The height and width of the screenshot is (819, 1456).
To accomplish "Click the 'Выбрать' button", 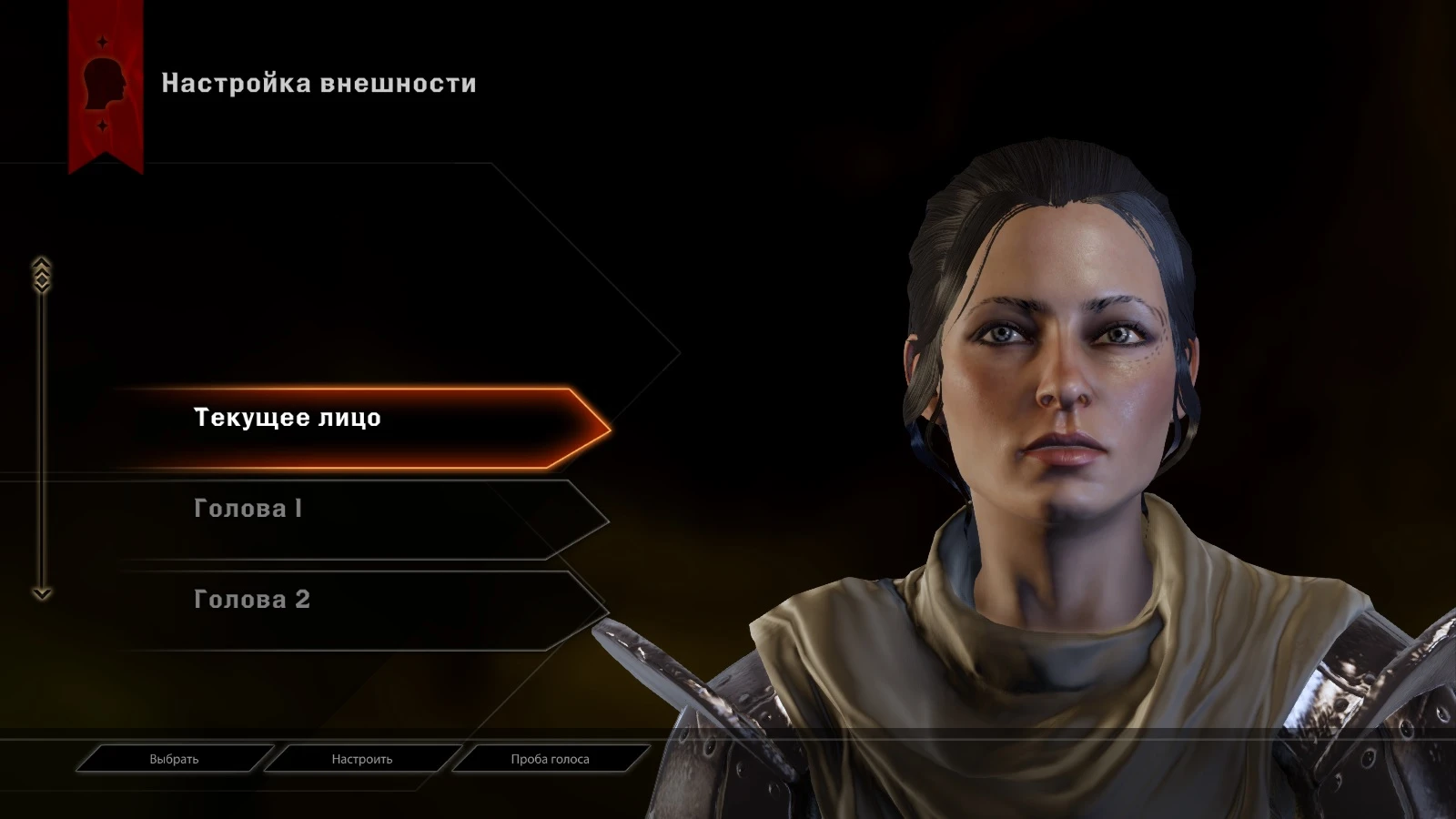I will pyautogui.click(x=177, y=758).
